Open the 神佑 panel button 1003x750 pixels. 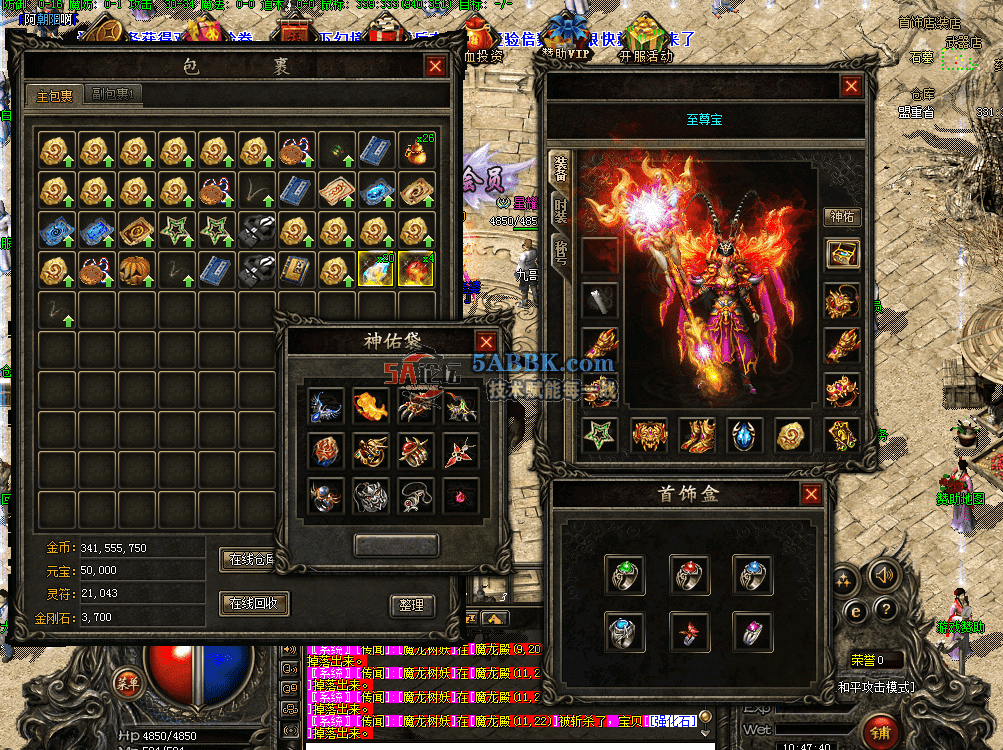coord(842,216)
